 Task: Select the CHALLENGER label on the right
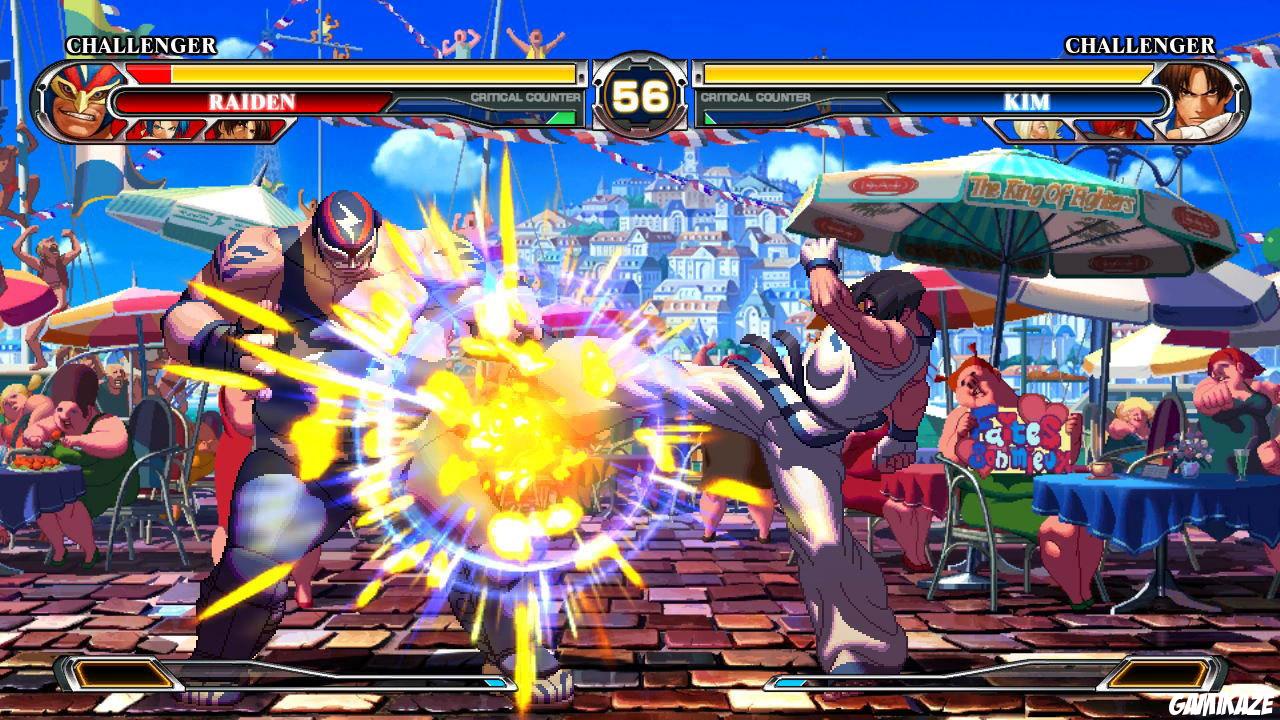[x=1140, y=46]
